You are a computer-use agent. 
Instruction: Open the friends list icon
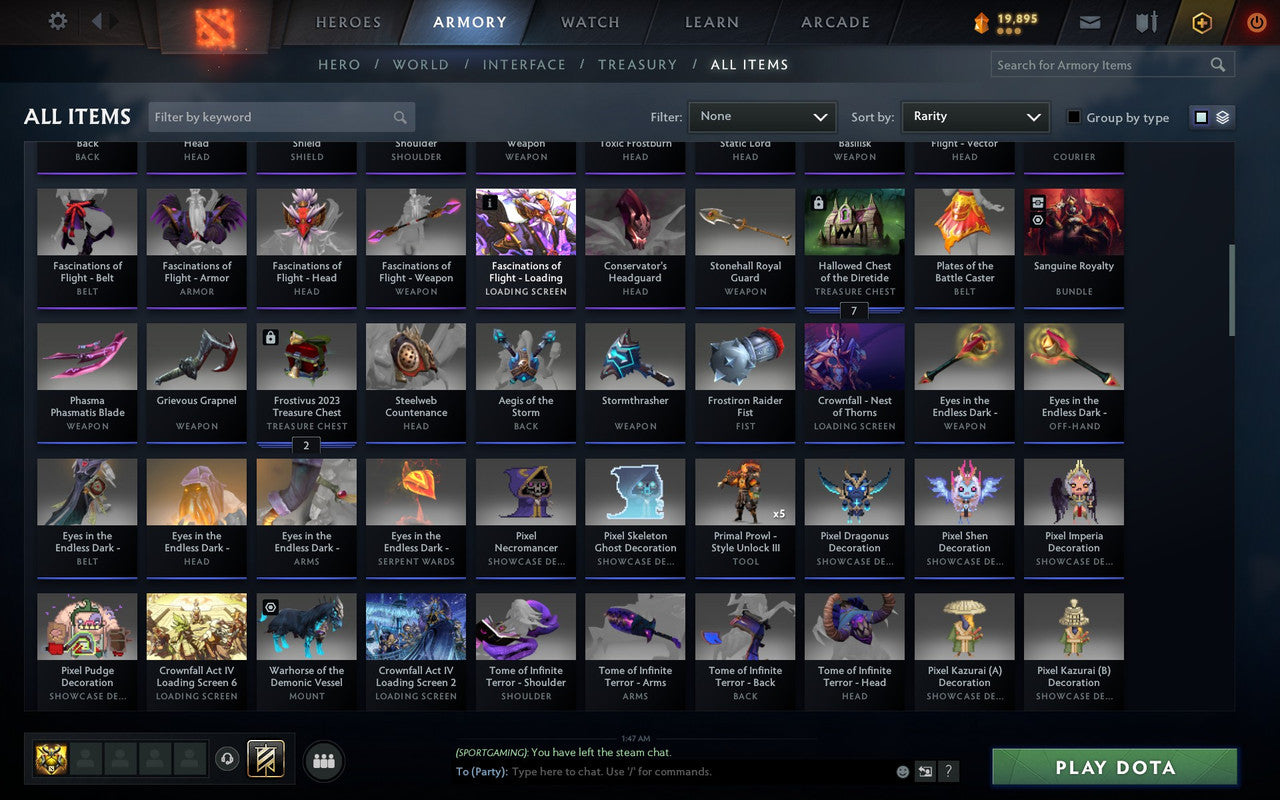[323, 760]
